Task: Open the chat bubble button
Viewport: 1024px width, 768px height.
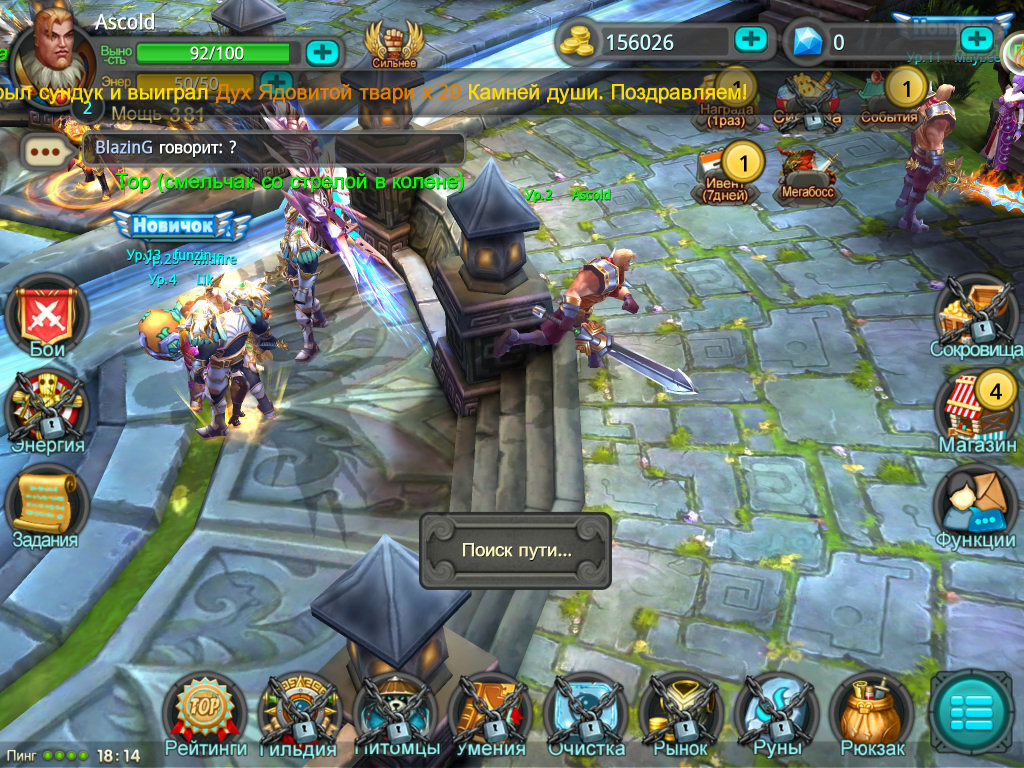Action: click(x=47, y=152)
